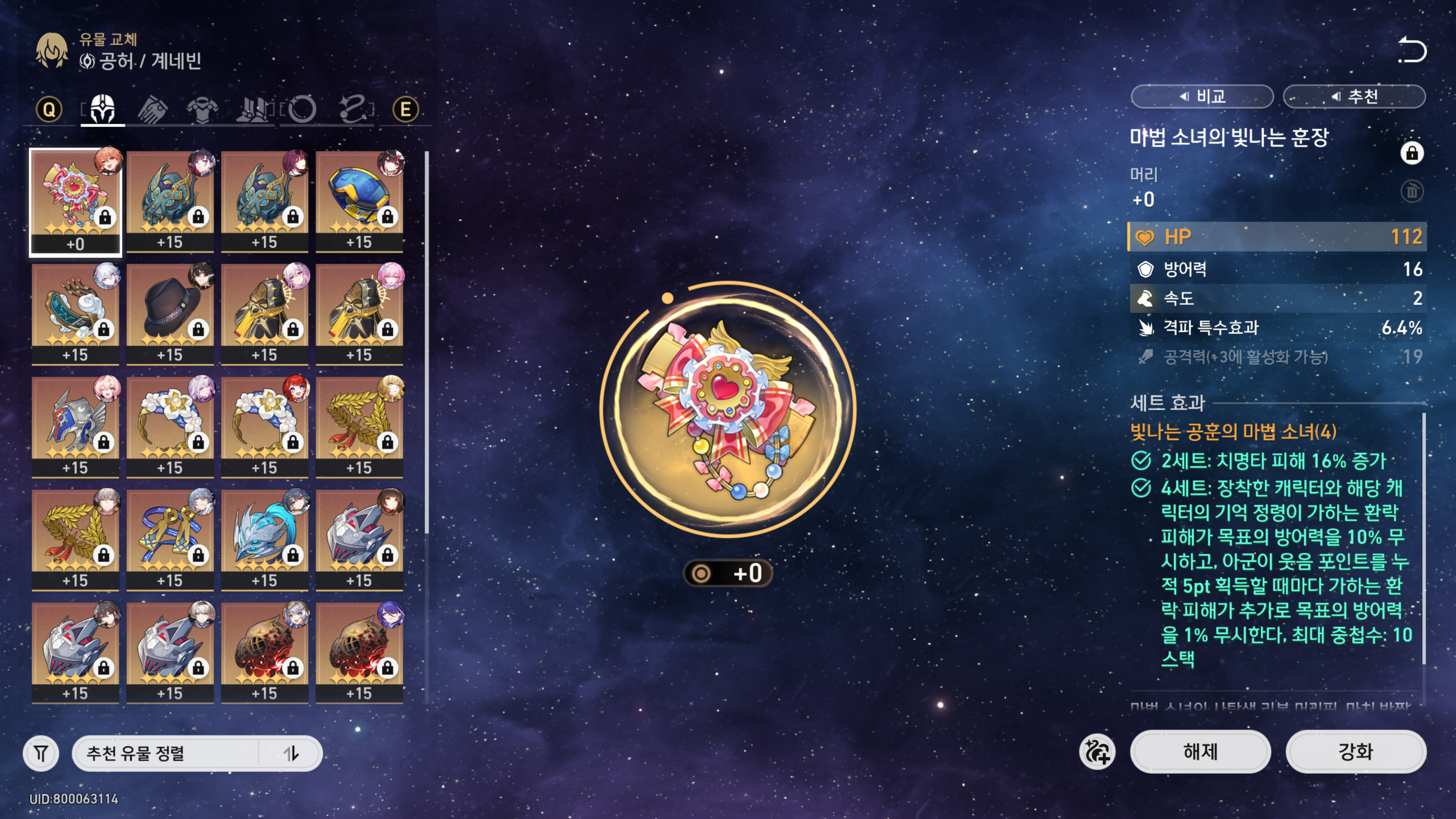The width and height of the screenshot is (1456, 819).
Task: Toggle the sort order arrows button
Action: click(291, 753)
